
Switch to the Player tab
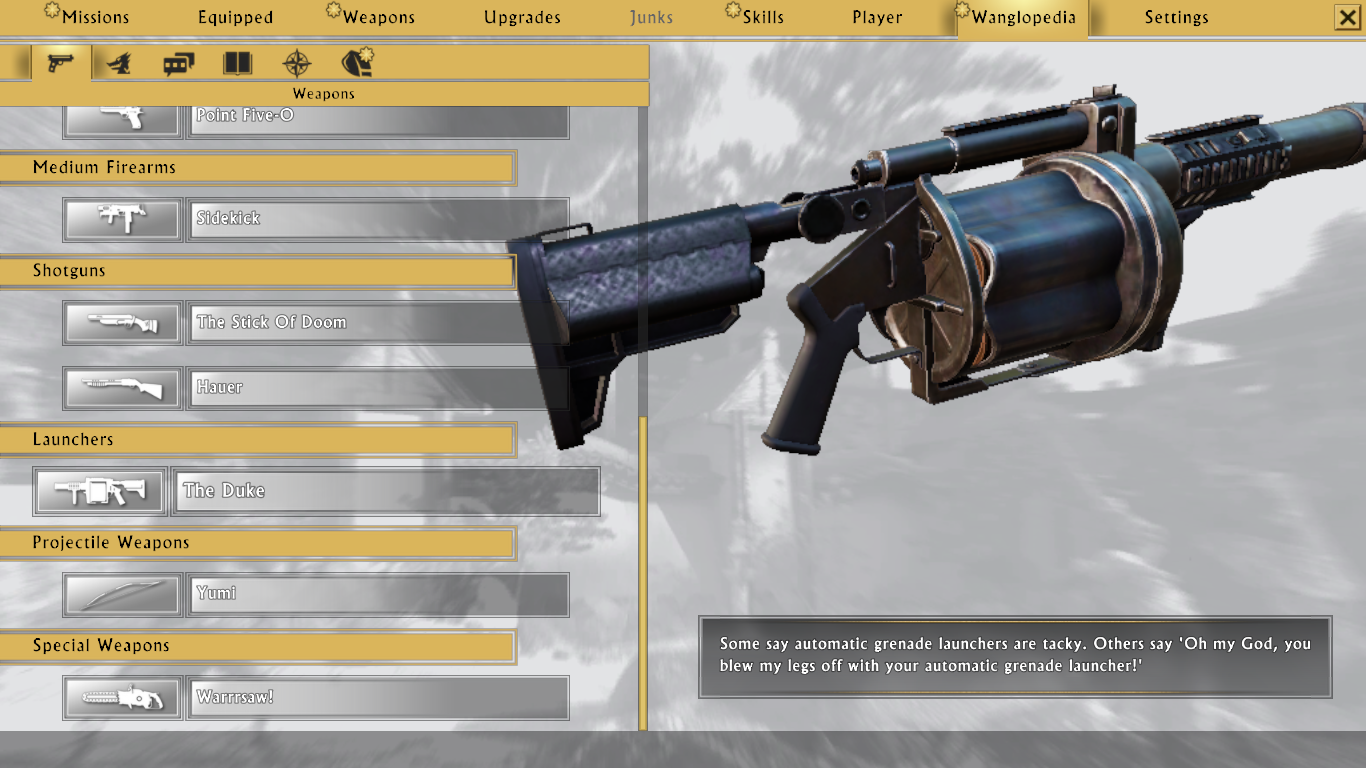(x=877, y=18)
